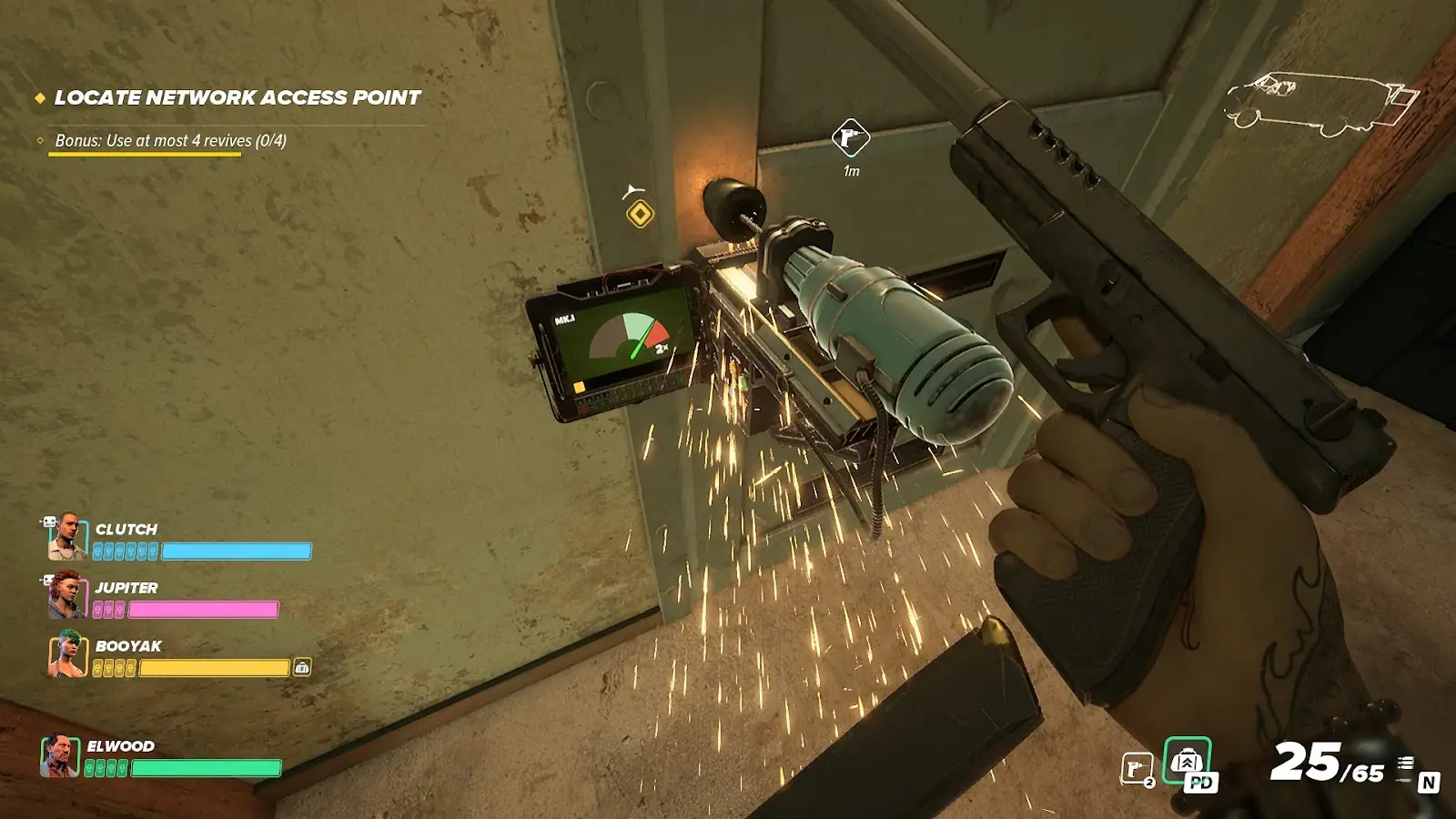Viewport: 1456px width, 819px height.
Task: Select Jupiter's crew portrait
Action: tap(67, 595)
